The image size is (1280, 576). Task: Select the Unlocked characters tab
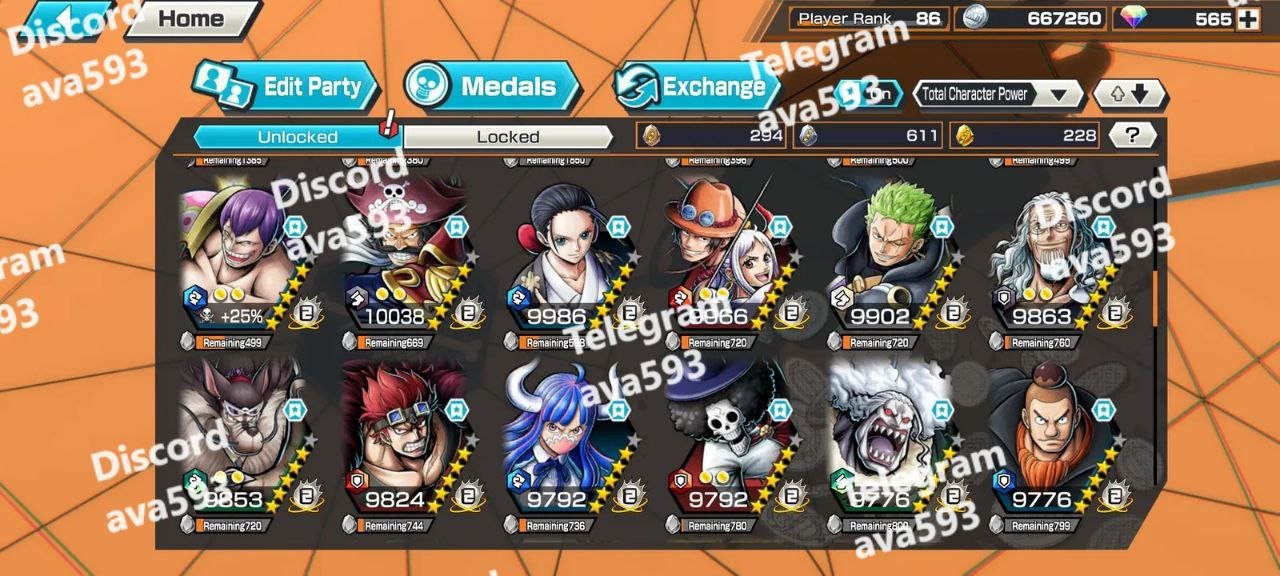(x=297, y=137)
